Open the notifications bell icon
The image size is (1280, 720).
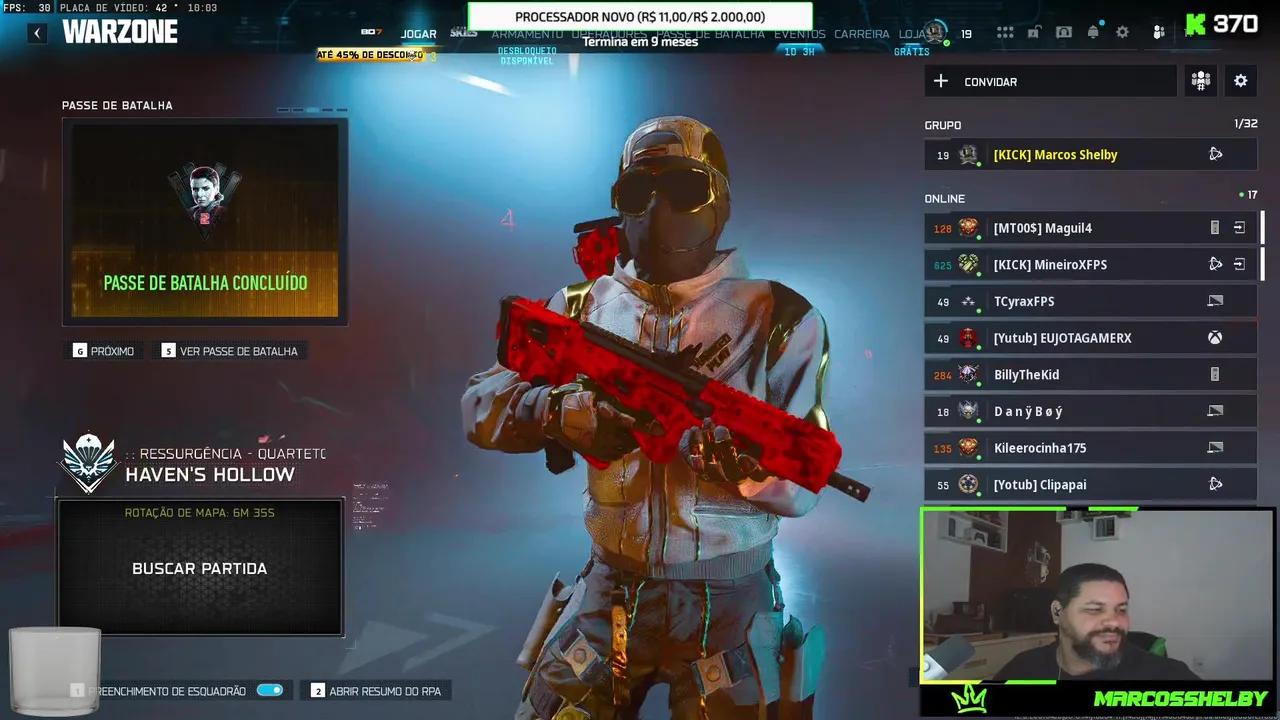click(x=1093, y=33)
